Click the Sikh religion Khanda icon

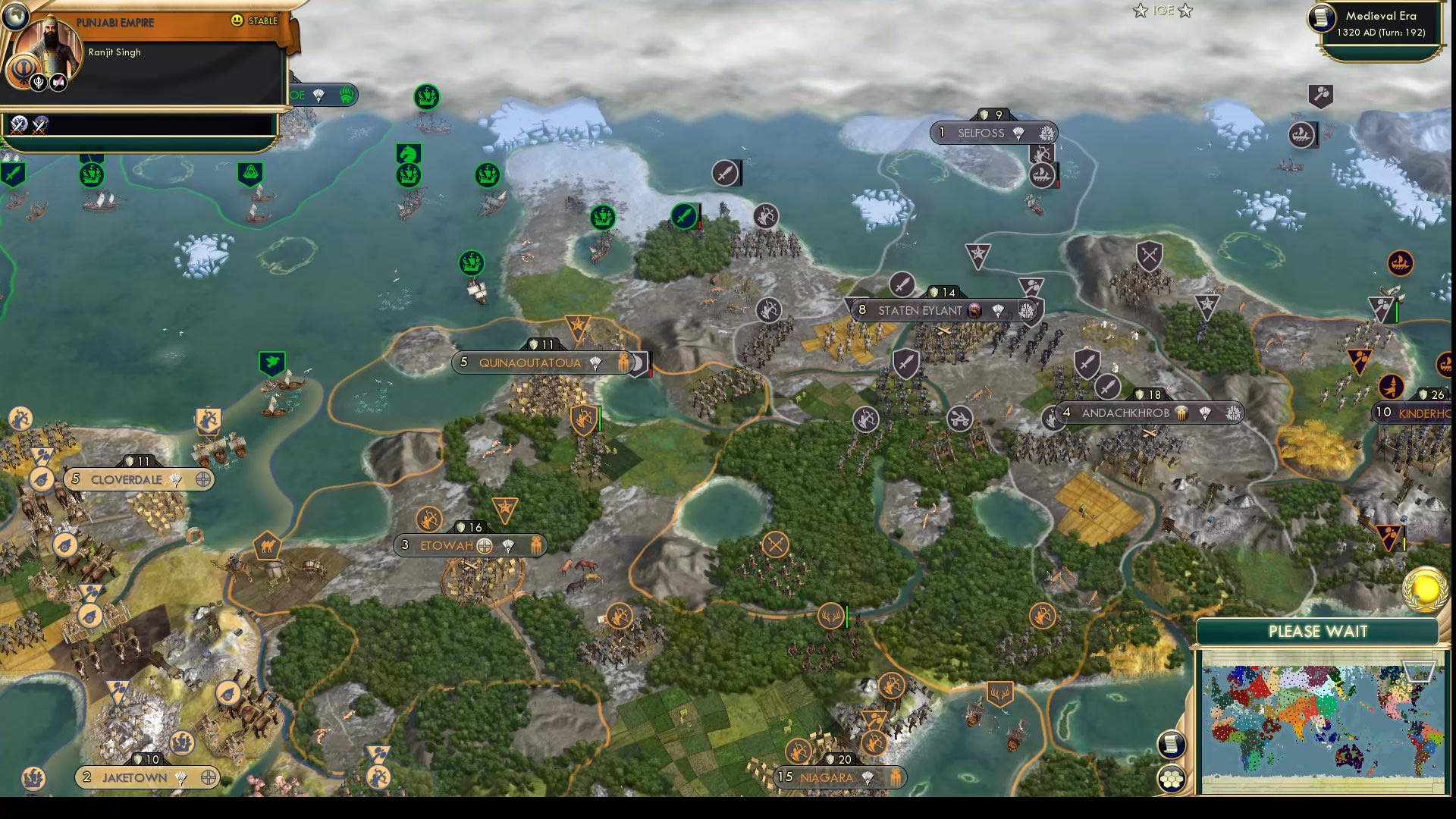click(24, 66)
